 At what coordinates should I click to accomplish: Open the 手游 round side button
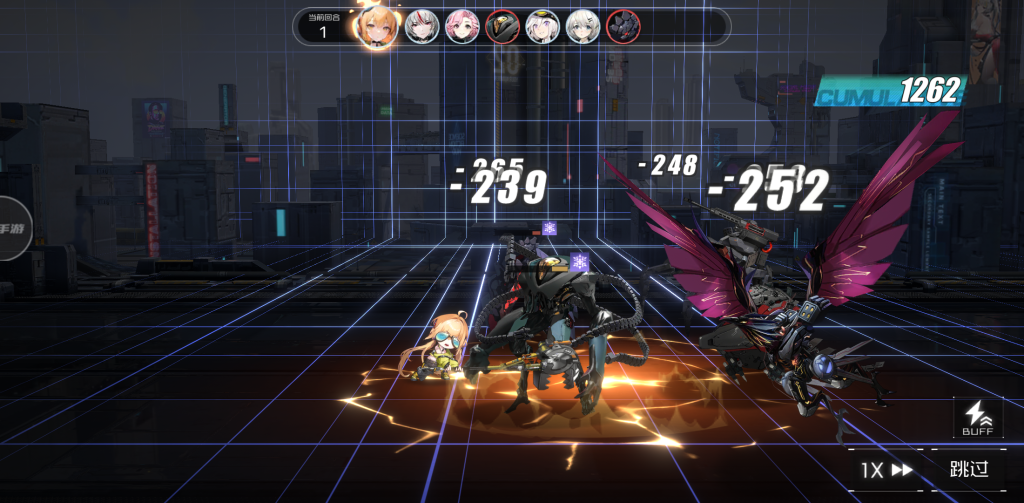13,229
